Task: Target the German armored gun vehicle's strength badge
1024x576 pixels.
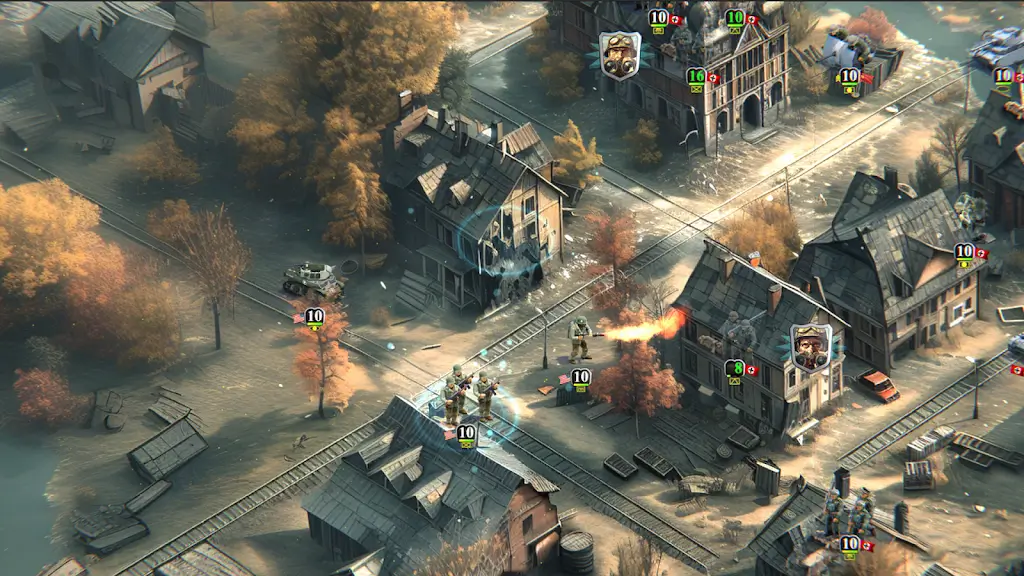Action: tap(850, 76)
